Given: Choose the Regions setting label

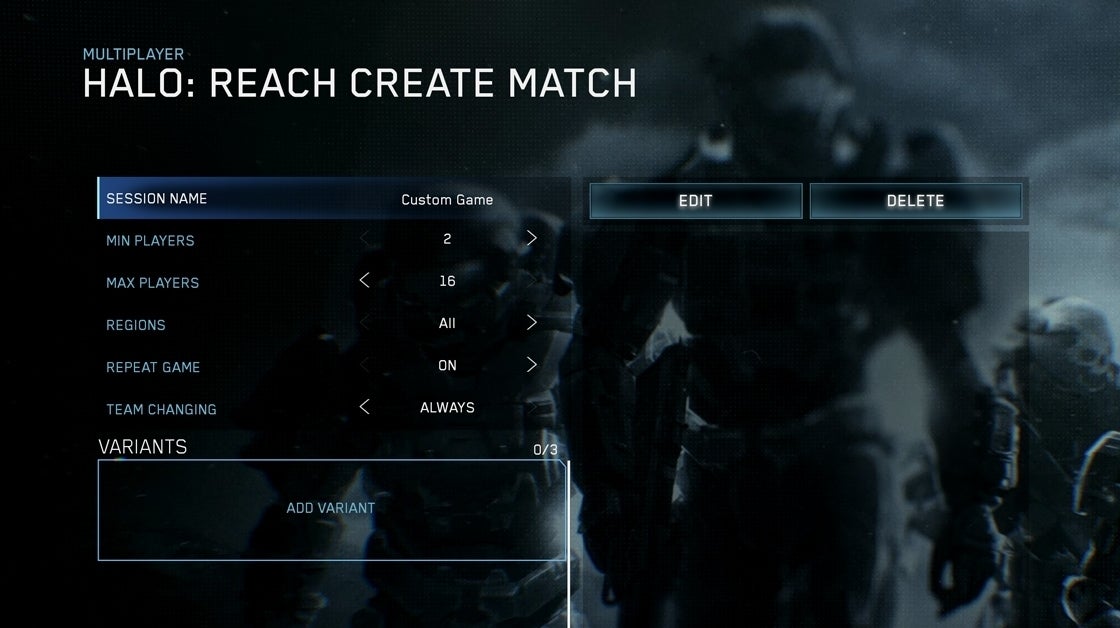Looking at the screenshot, I should pyautogui.click(x=136, y=325).
